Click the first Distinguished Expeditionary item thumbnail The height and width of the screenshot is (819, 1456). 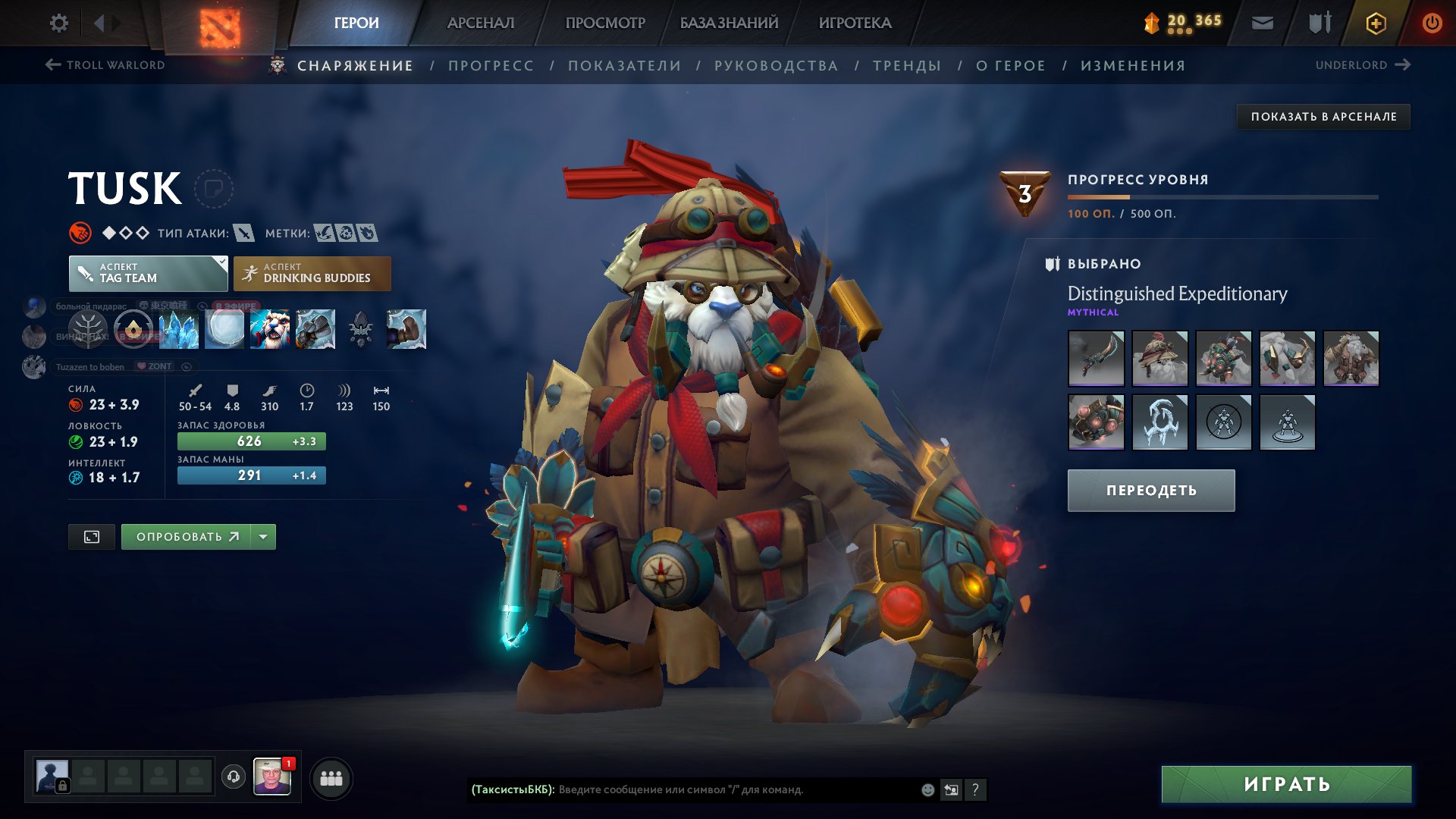[1096, 359]
